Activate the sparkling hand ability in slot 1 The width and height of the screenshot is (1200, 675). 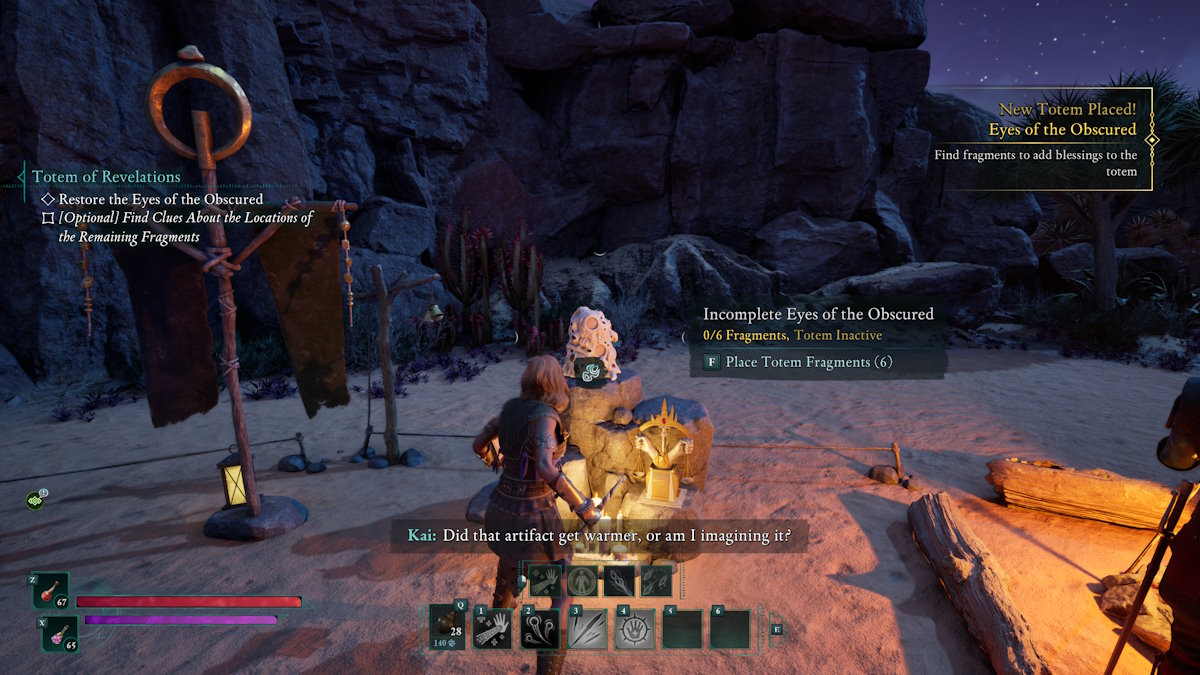pyautogui.click(x=492, y=629)
